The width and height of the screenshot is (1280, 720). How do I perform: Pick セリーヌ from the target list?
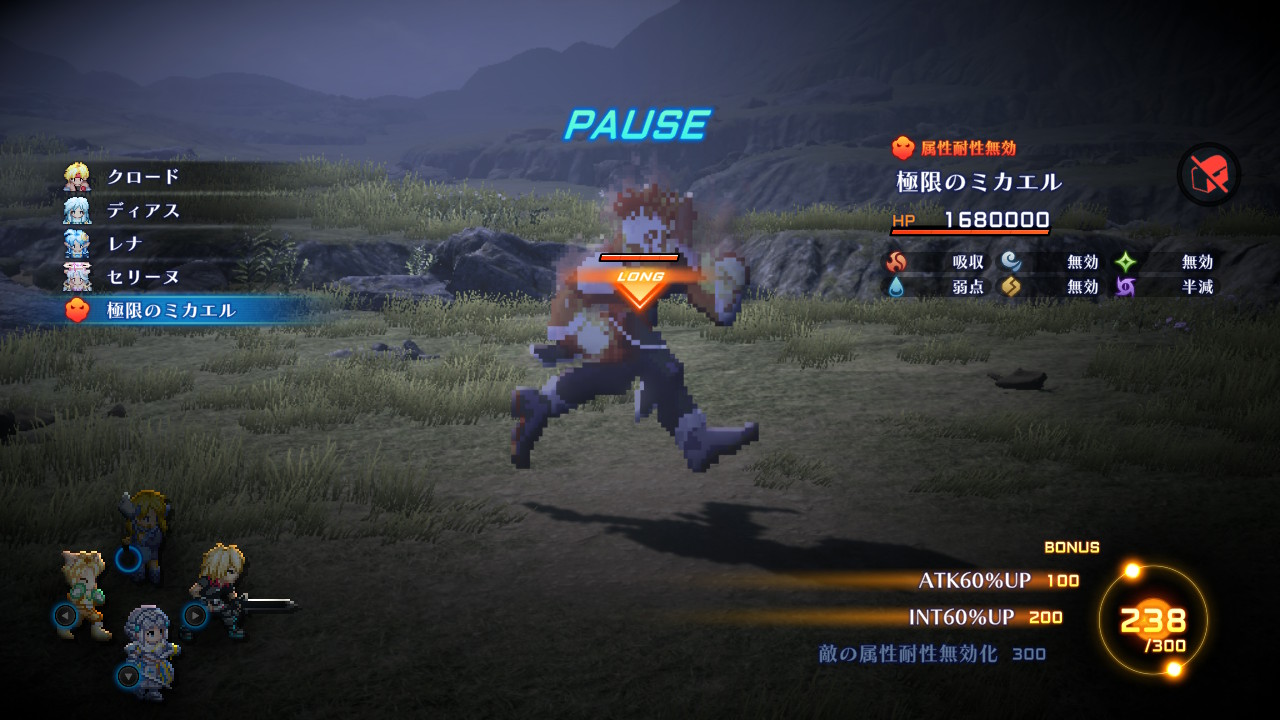(x=143, y=277)
